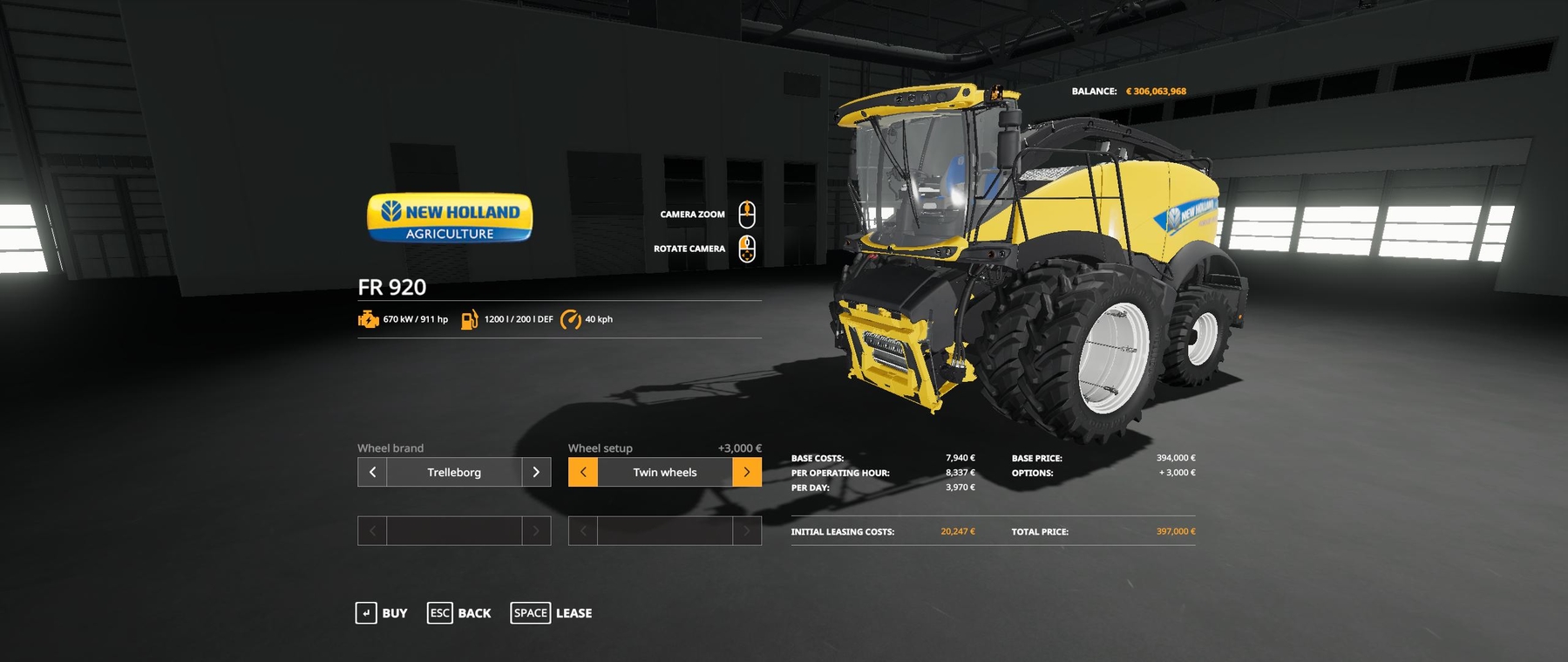Lease the FR 920 harvester
The image size is (1568, 662).
click(552, 613)
